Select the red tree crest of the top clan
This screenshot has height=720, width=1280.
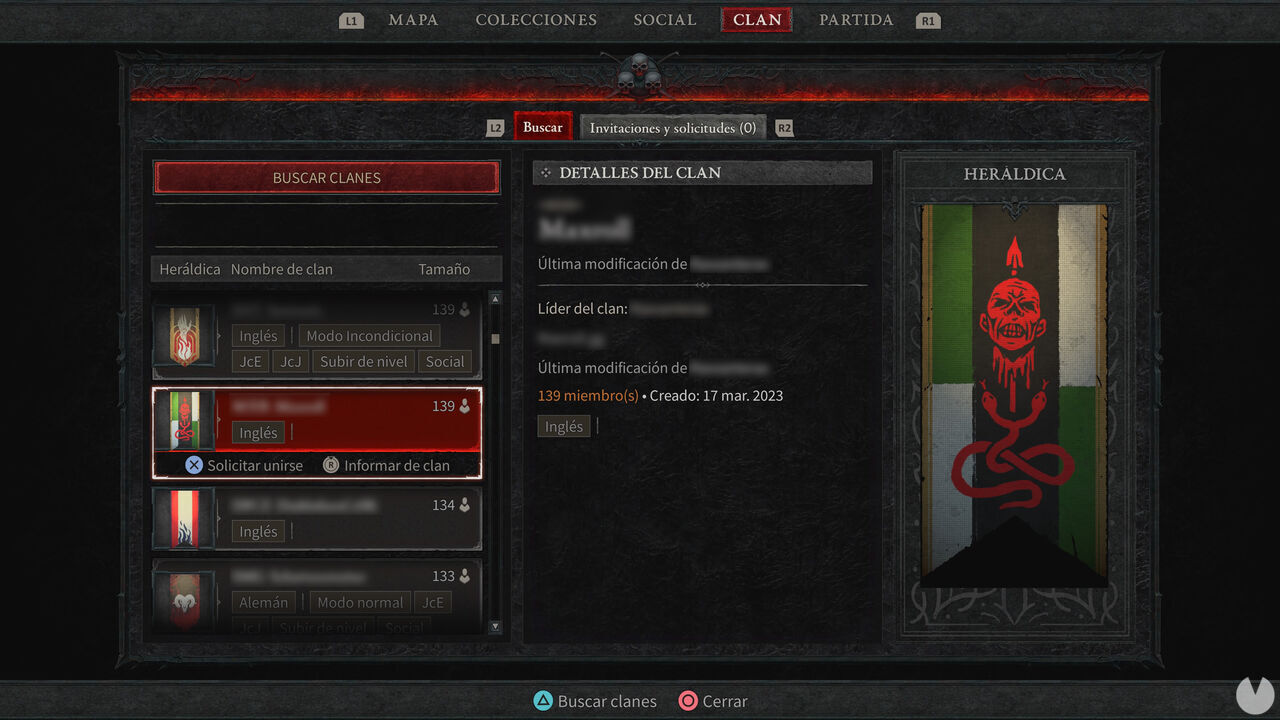pyautogui.click(x=185, y=337)
